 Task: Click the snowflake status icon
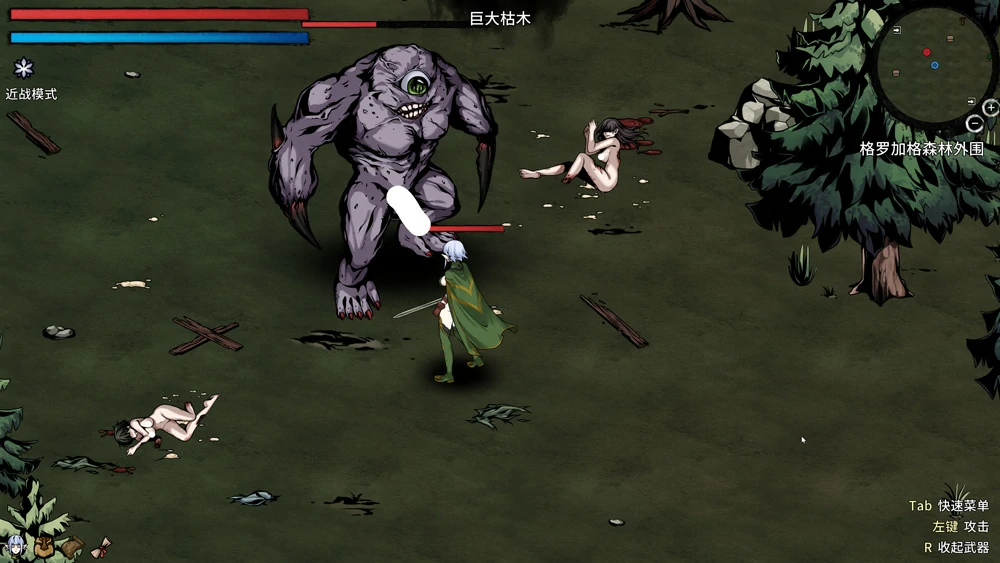[23, 68]
